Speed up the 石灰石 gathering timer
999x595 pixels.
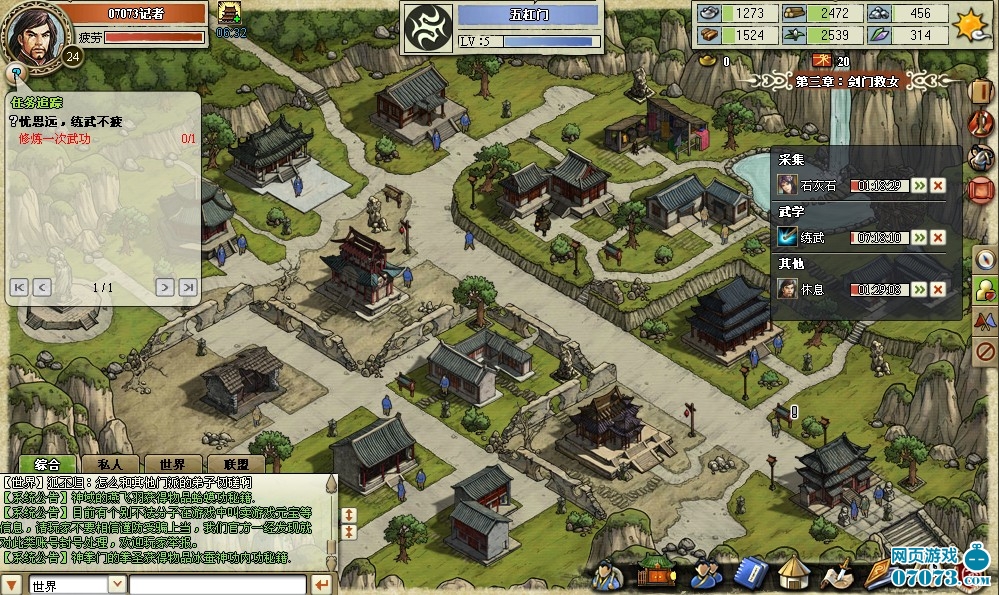918,185
